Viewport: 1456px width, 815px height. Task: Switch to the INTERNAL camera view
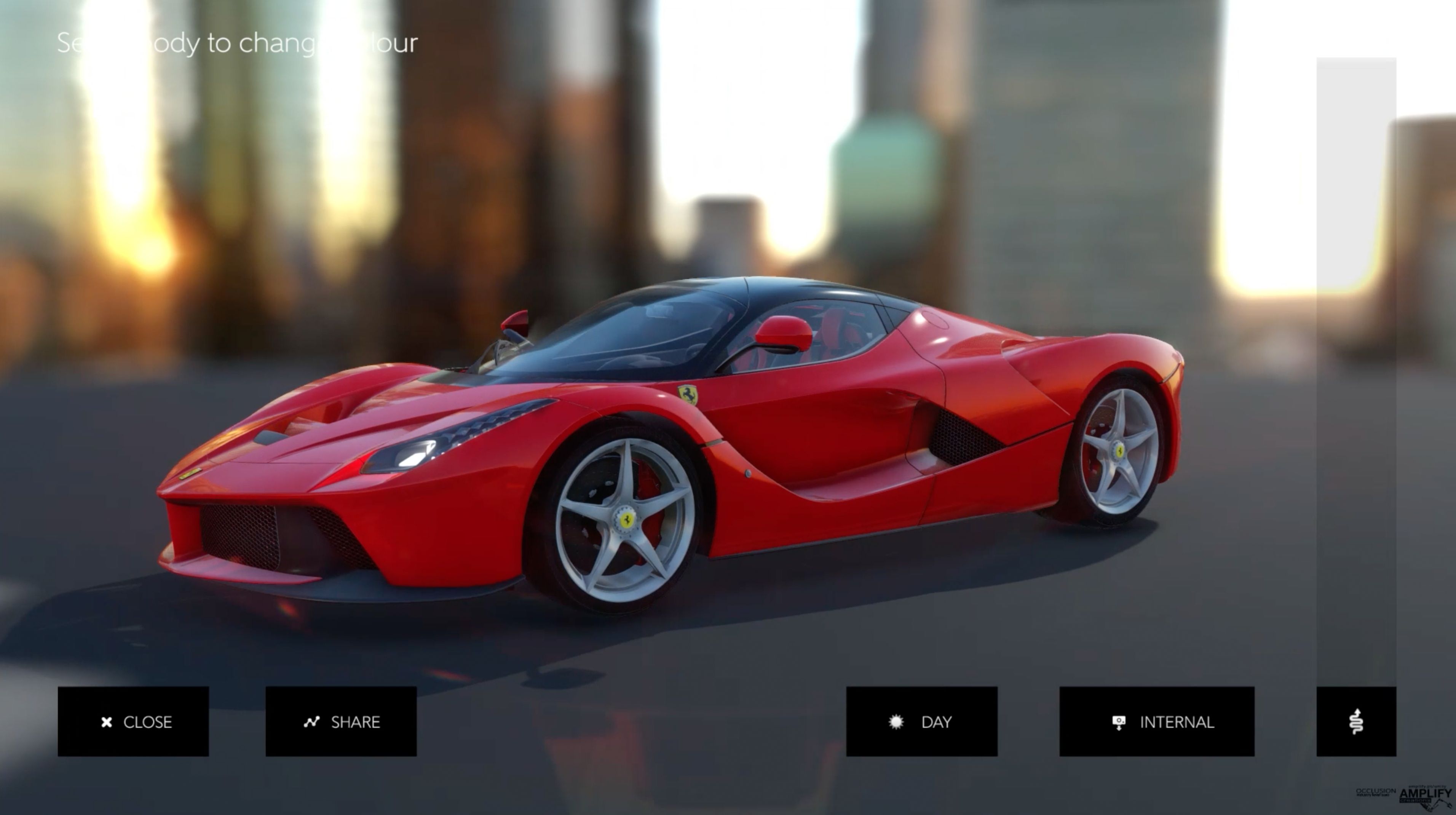1156,721
